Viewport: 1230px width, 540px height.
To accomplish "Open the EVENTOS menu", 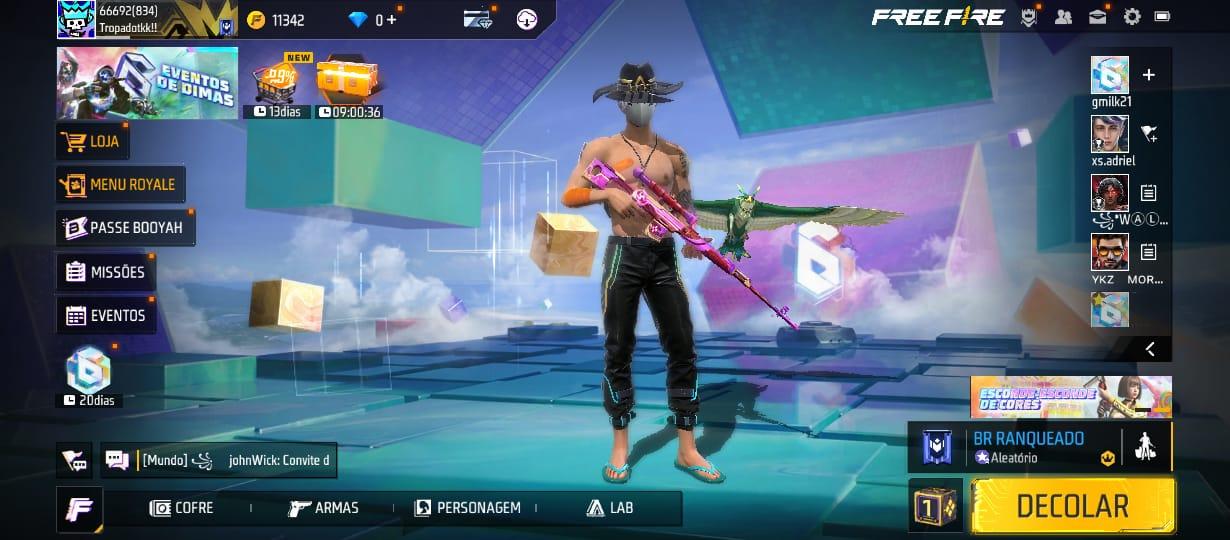I will [106, 315].
